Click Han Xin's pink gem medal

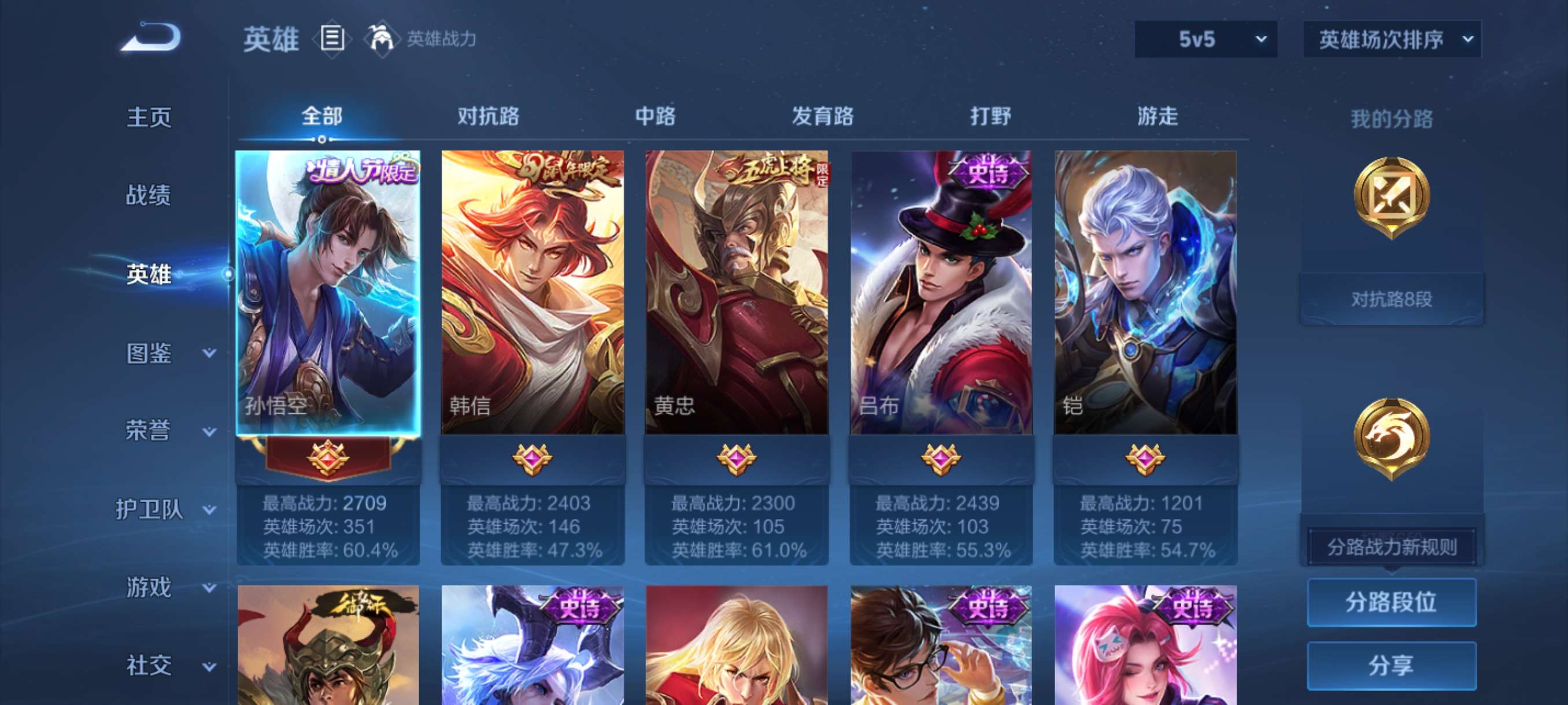531,461
